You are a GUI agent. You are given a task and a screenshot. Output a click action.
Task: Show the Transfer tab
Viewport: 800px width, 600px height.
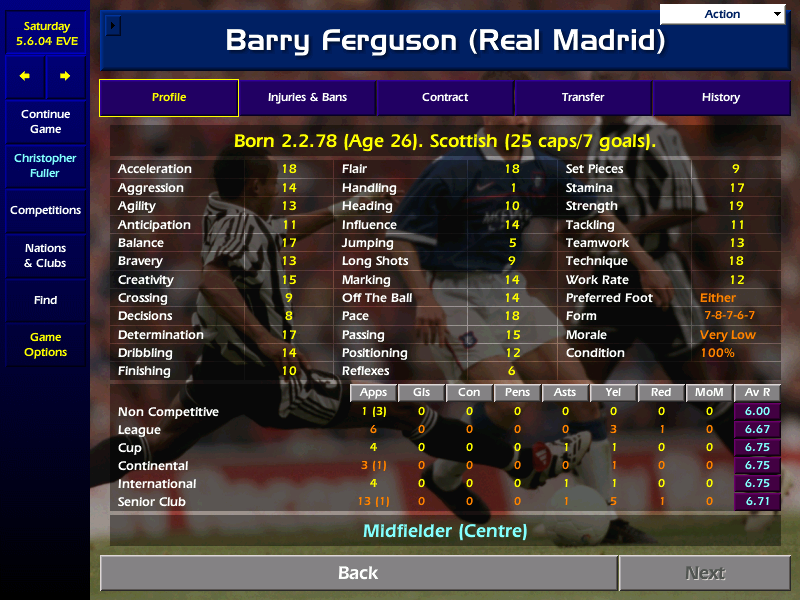[583, 98]
